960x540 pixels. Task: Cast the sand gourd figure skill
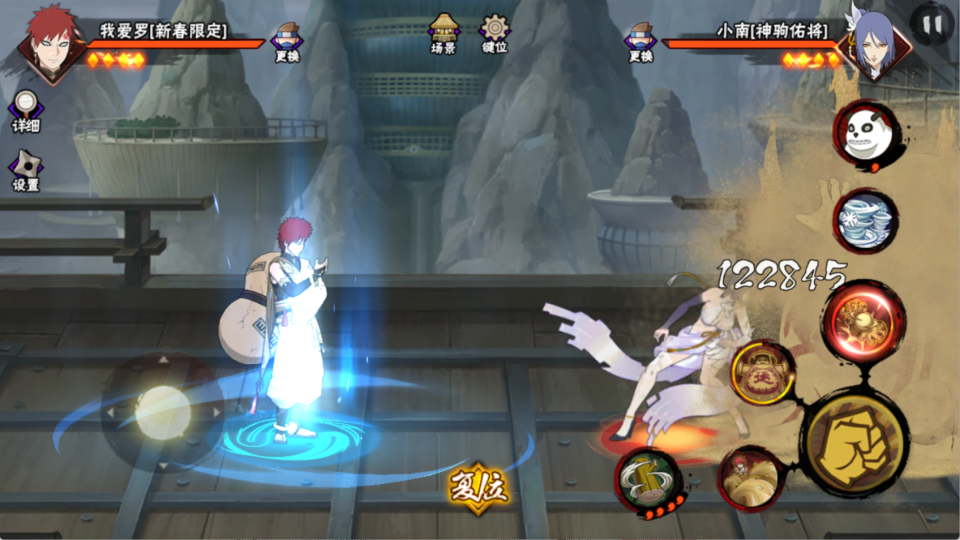coord(763,373)
